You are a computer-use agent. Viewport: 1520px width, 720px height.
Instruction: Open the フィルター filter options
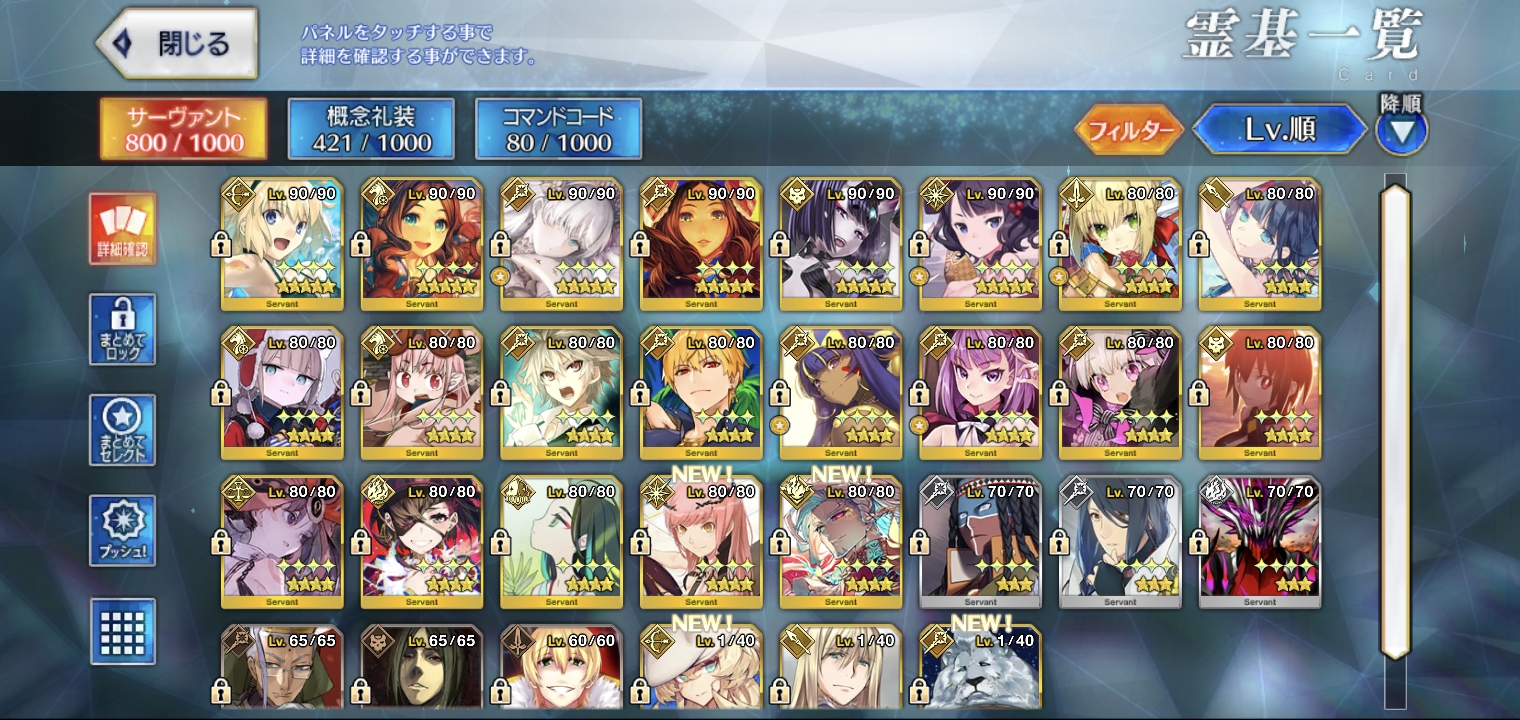click(1129, 131)
